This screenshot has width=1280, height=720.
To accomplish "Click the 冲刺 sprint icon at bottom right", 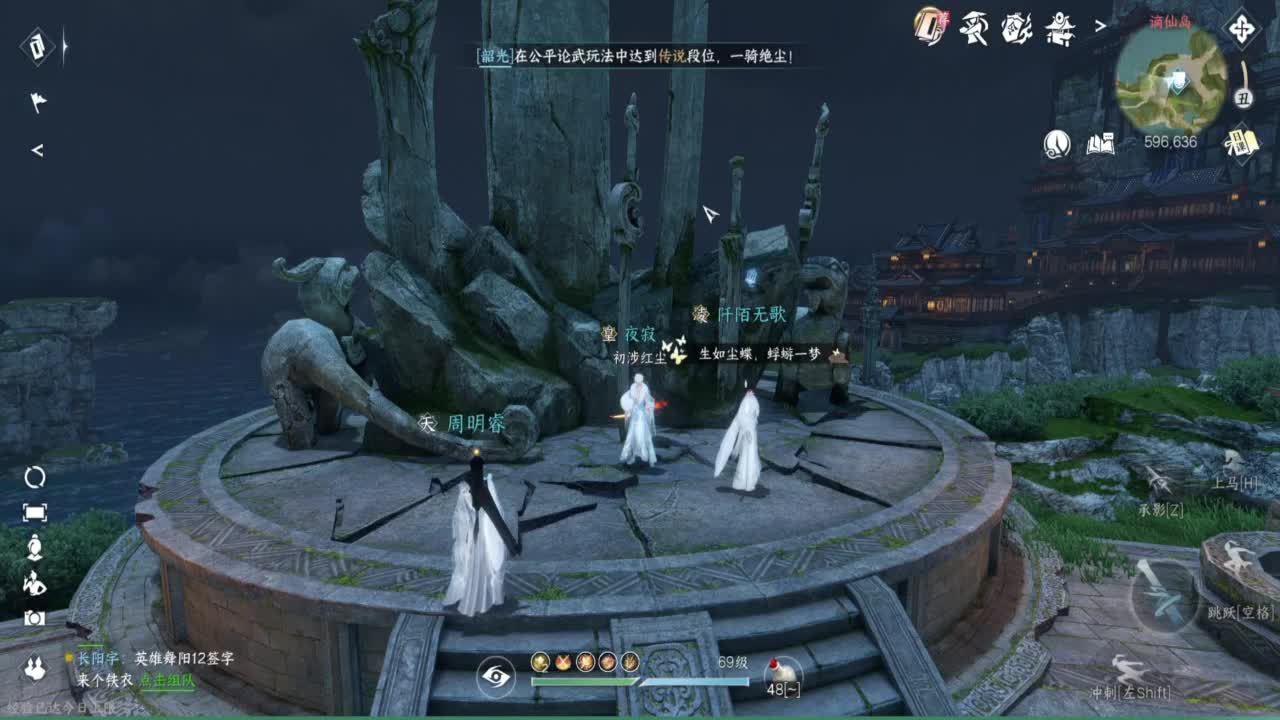I will click(x=1127, y=668).
